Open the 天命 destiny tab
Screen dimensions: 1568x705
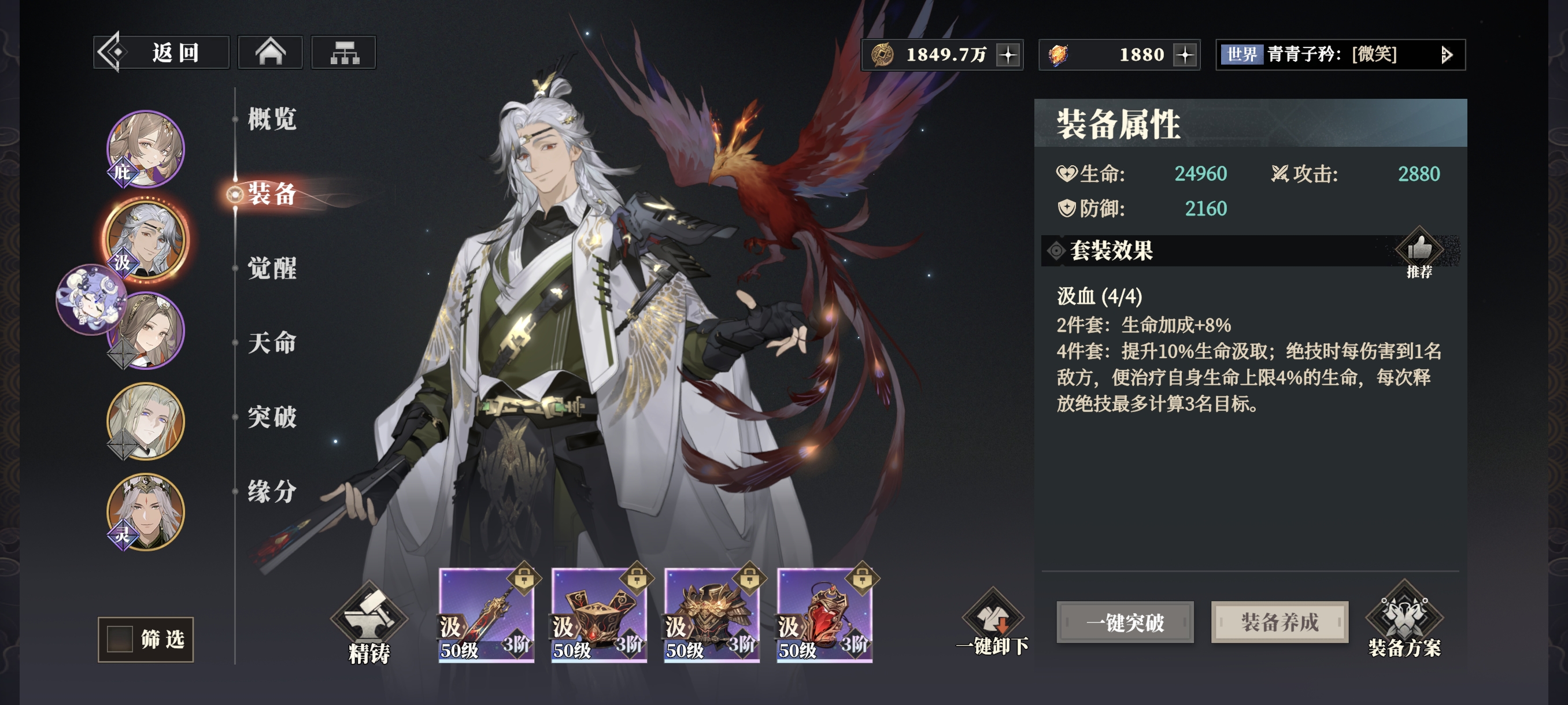272,343
